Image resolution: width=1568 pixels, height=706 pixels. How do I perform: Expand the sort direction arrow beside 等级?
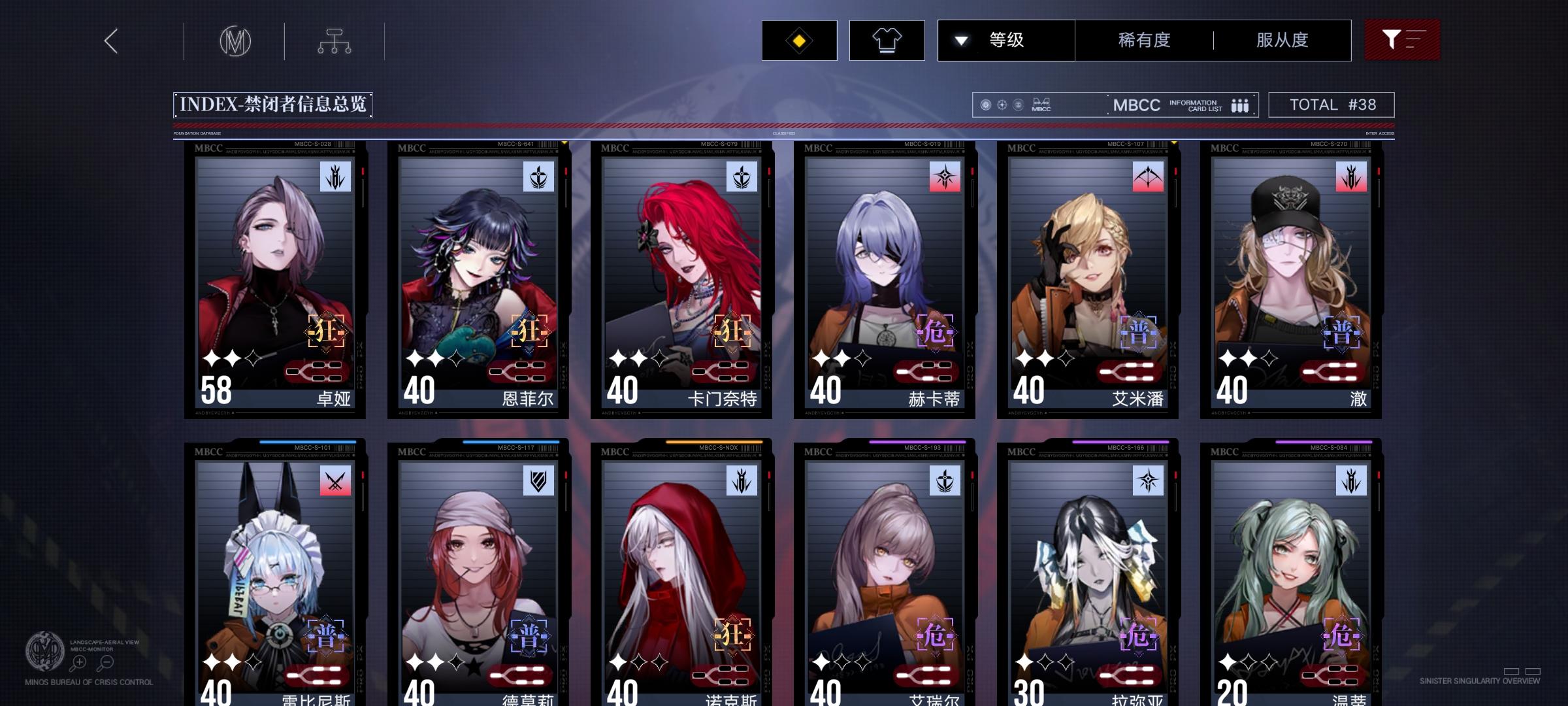960,40
